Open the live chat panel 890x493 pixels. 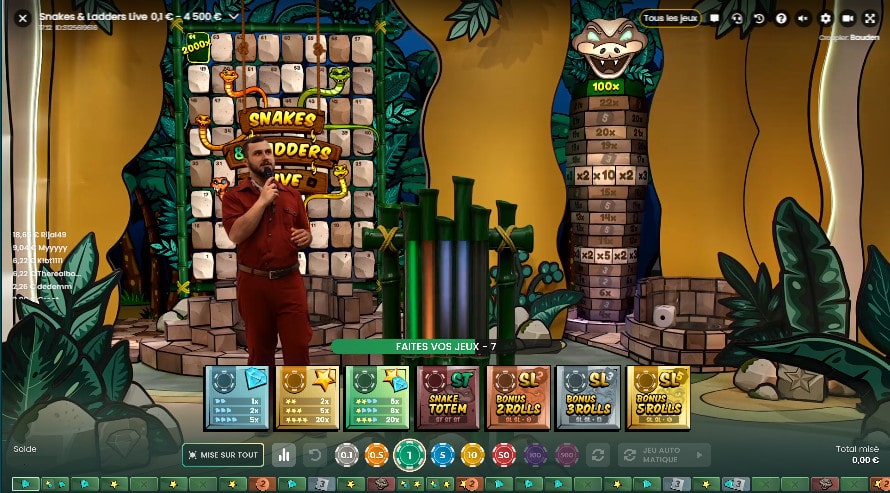pyautogui.click(x=715, y=18)
